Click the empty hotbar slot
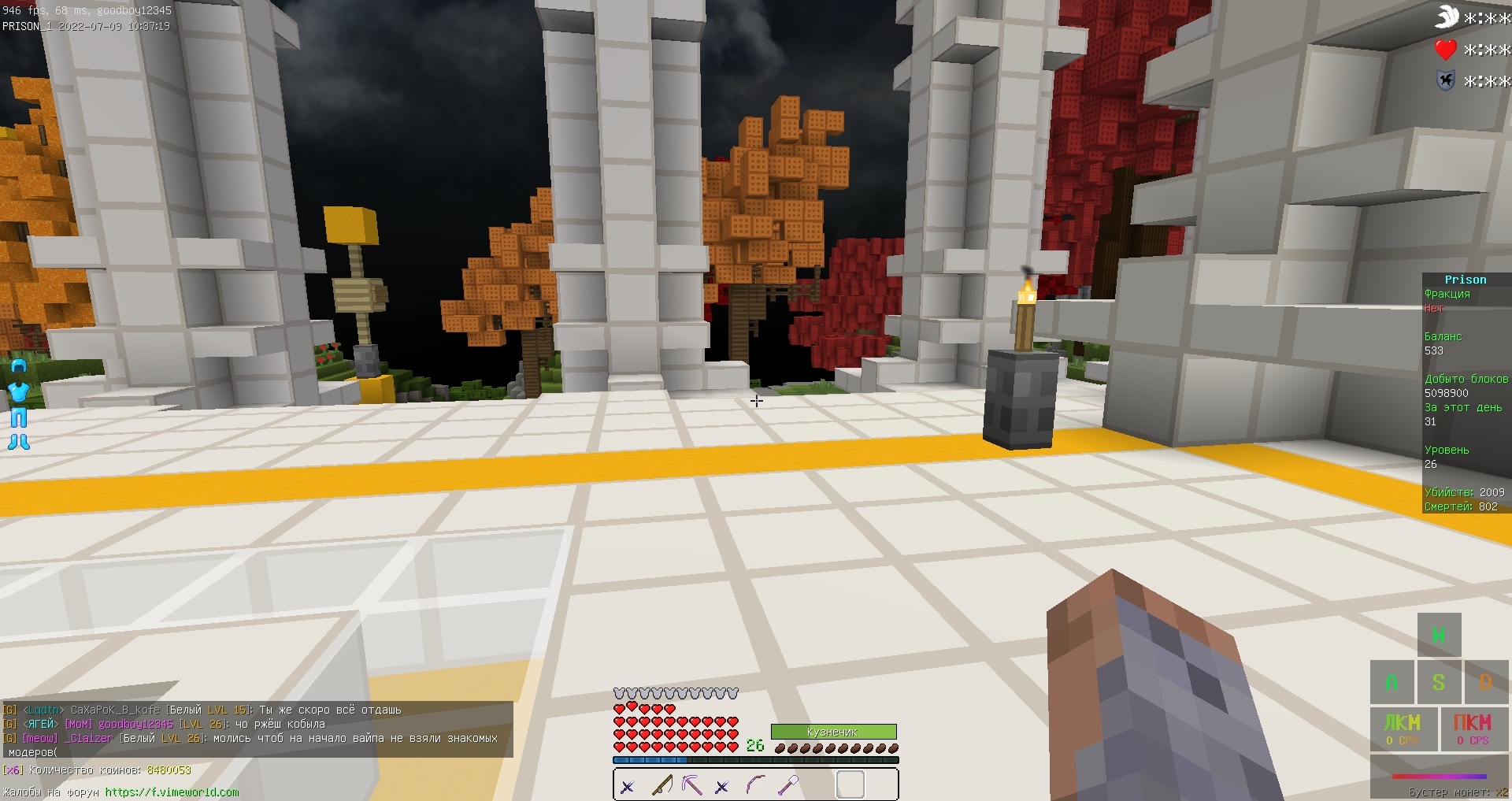Image resolution: width=1512 pixels, height=801 pixels. [852, 785]
